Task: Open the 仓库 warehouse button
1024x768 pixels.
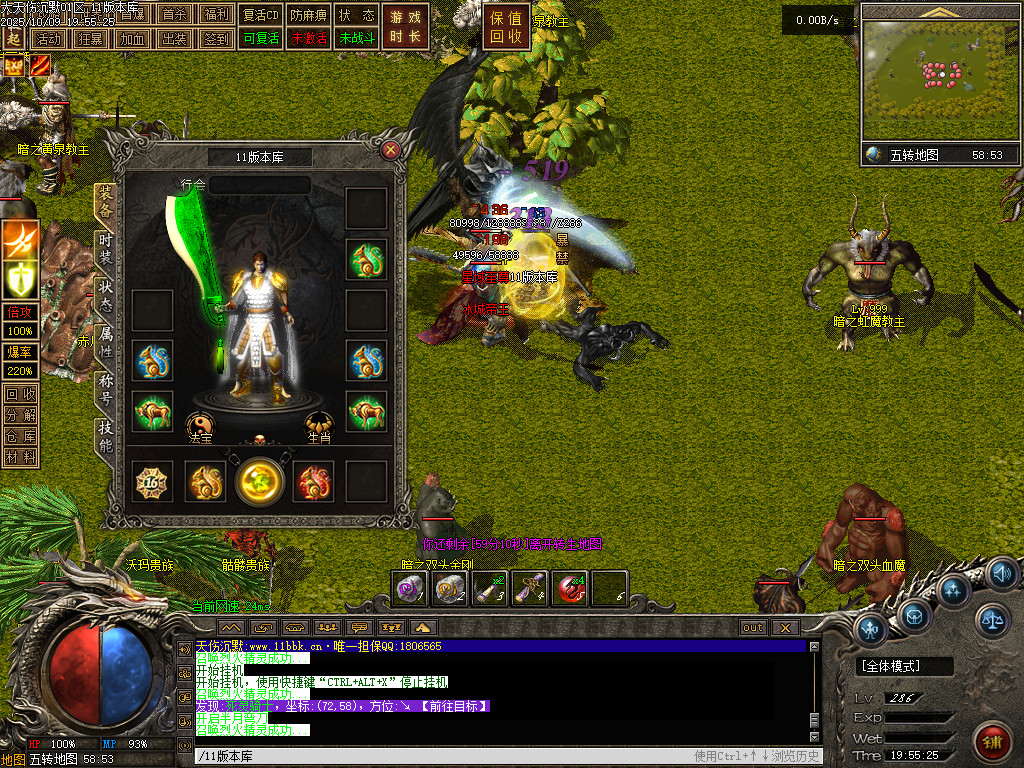Action: coord(20,435)
